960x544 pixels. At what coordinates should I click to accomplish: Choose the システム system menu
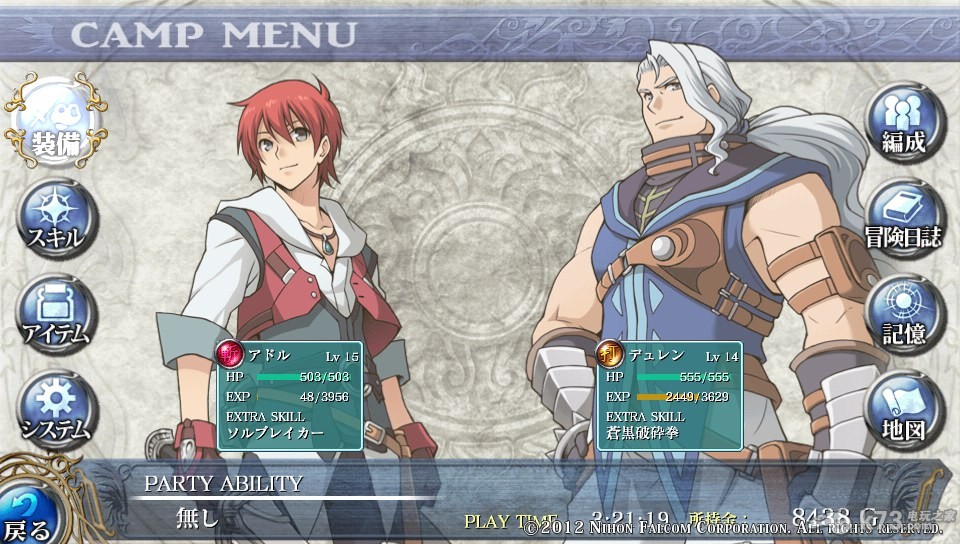point(55,408)
